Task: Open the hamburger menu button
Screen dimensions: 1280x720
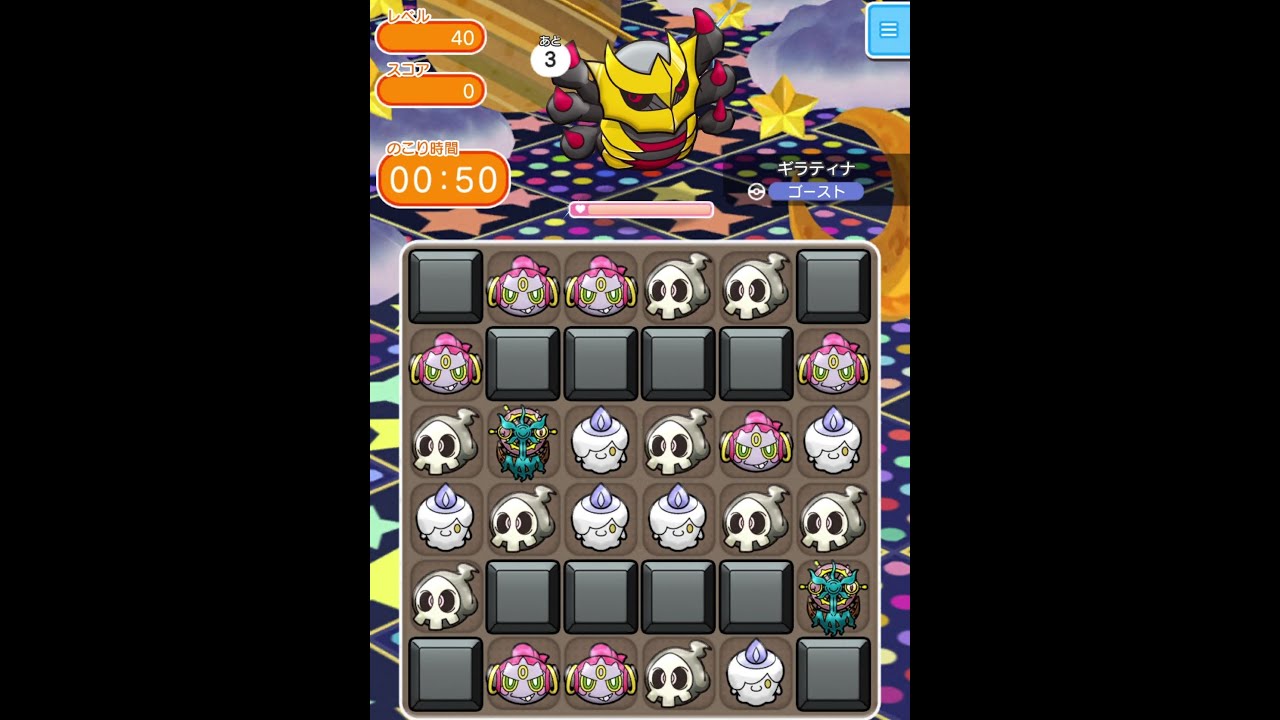Action: (x=889, y=30)
